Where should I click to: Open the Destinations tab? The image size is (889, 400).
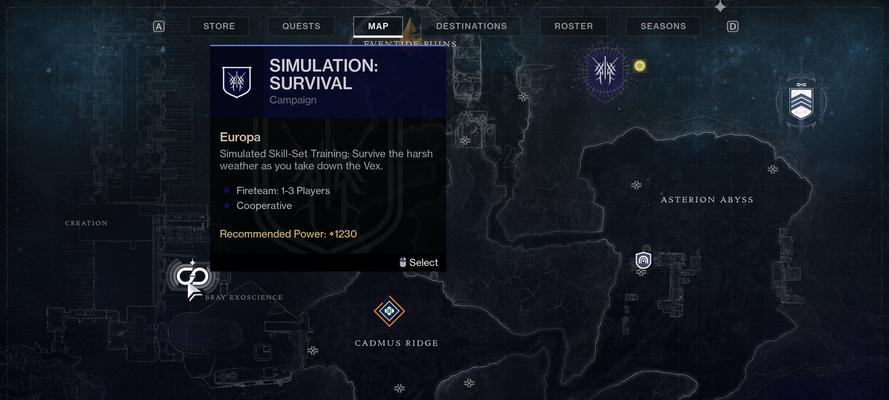[x=471, y=26]
